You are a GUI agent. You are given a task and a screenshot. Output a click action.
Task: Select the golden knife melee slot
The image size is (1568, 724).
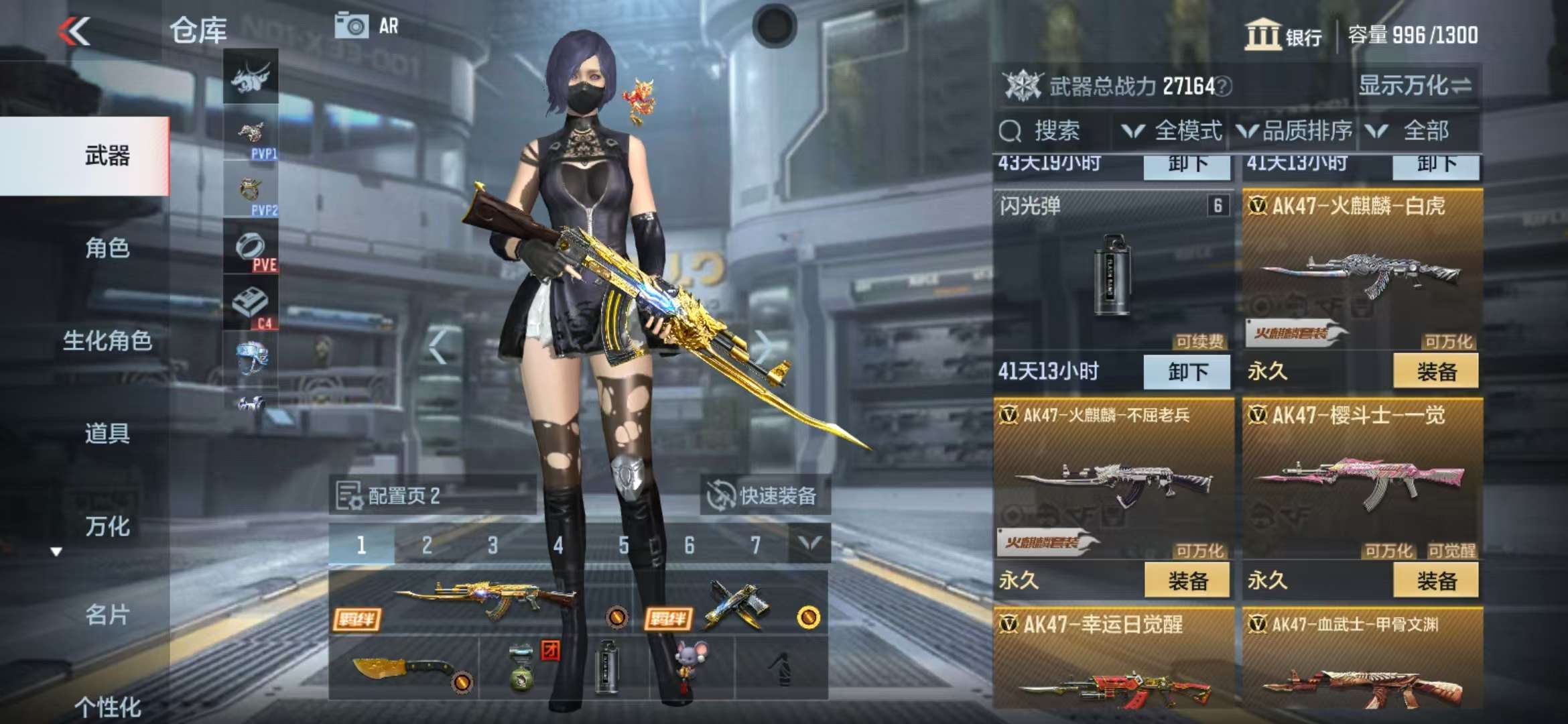tap(403, 668)
